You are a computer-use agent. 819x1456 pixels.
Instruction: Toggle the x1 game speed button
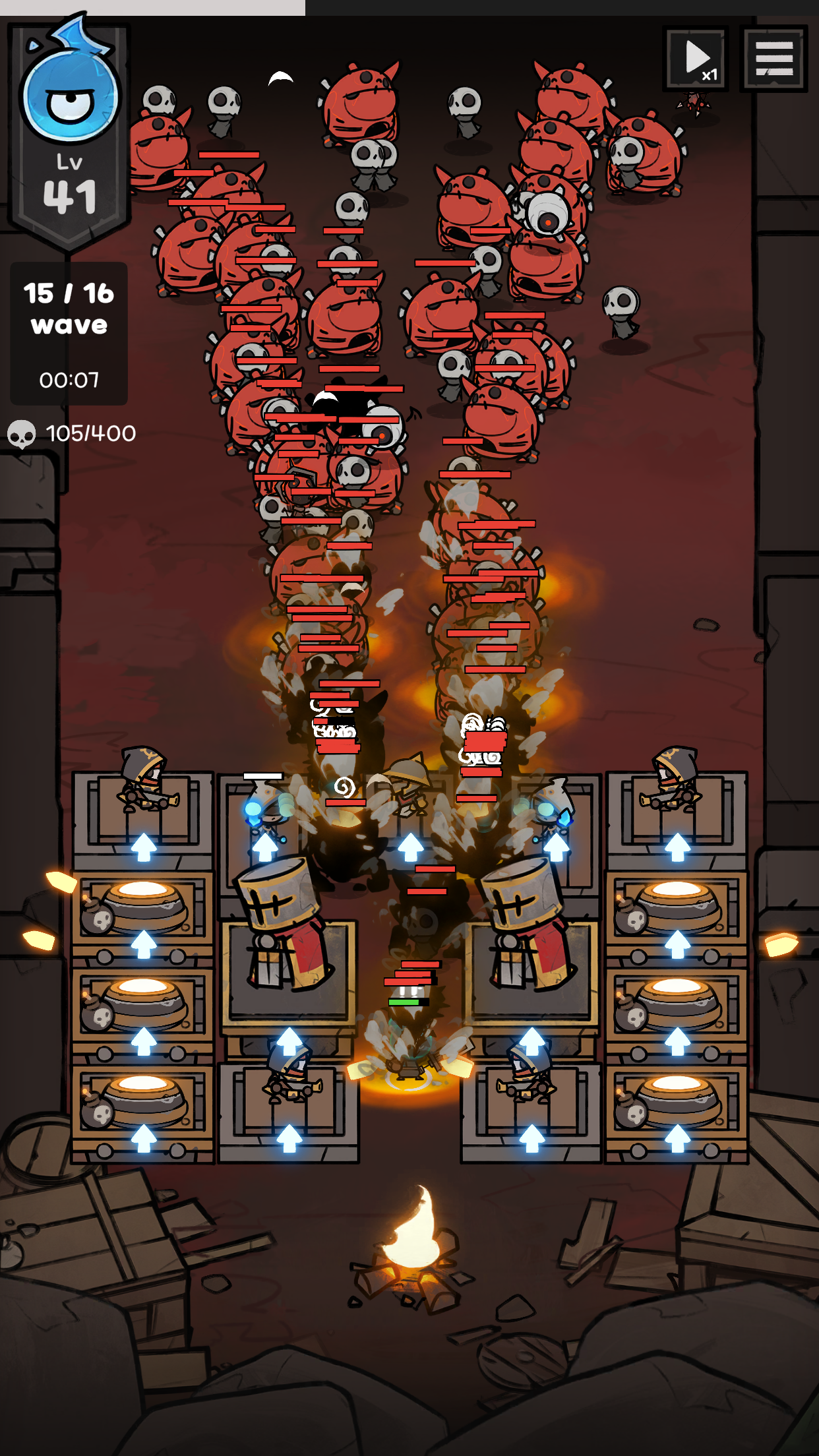coord(696,59)
